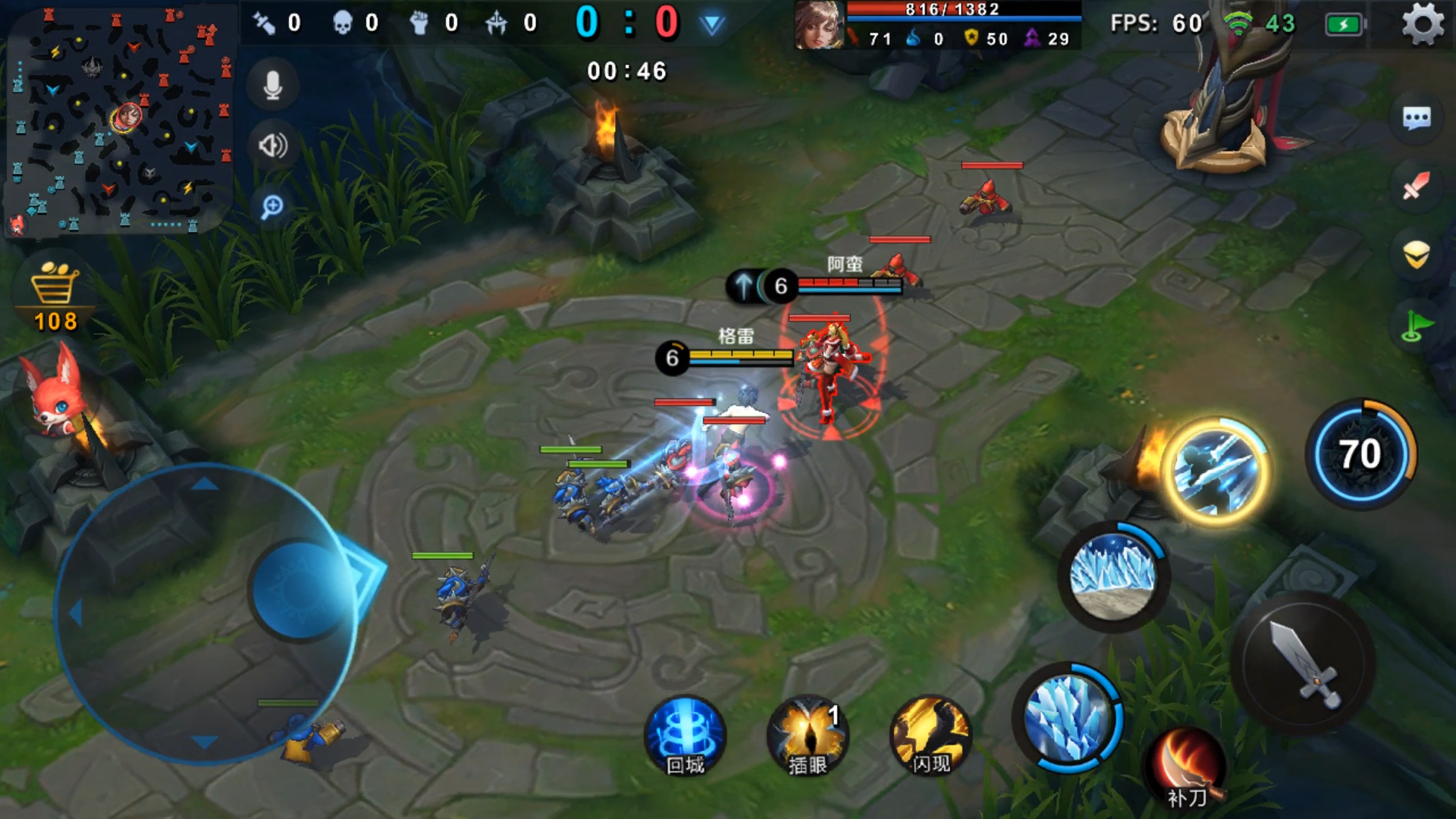Send the red sword attack signal
Image resolution: width=1456 pixels, height=819 pixels.
[x=1416, y=185]
